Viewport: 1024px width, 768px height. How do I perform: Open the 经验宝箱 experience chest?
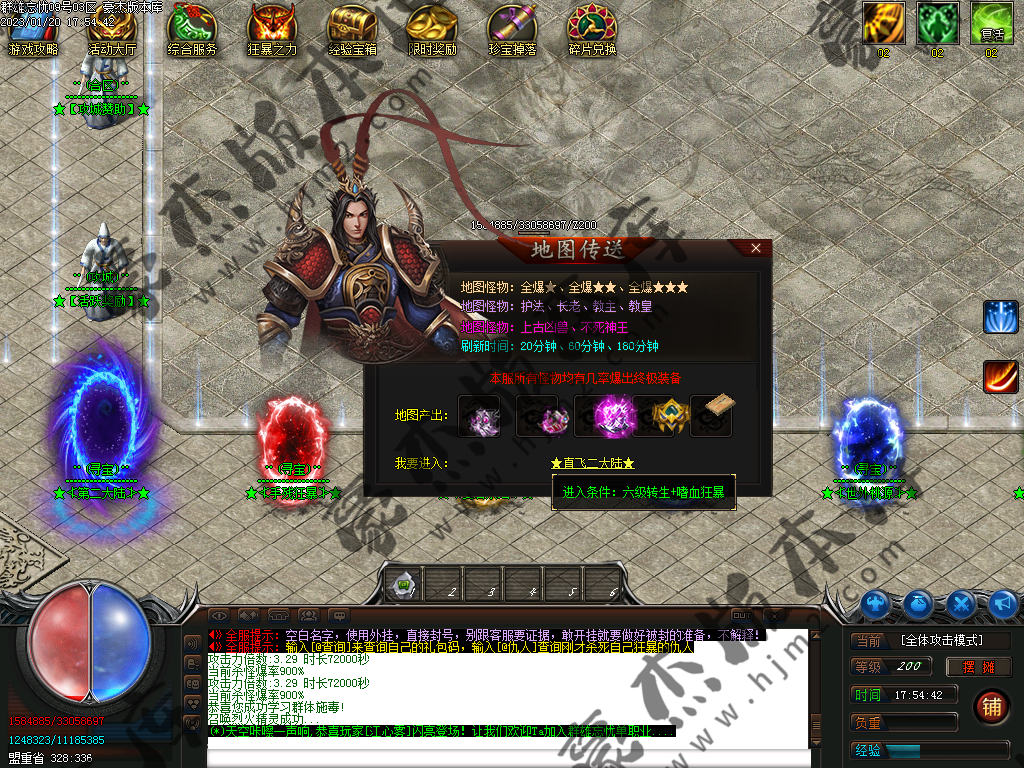click(352, 30)
